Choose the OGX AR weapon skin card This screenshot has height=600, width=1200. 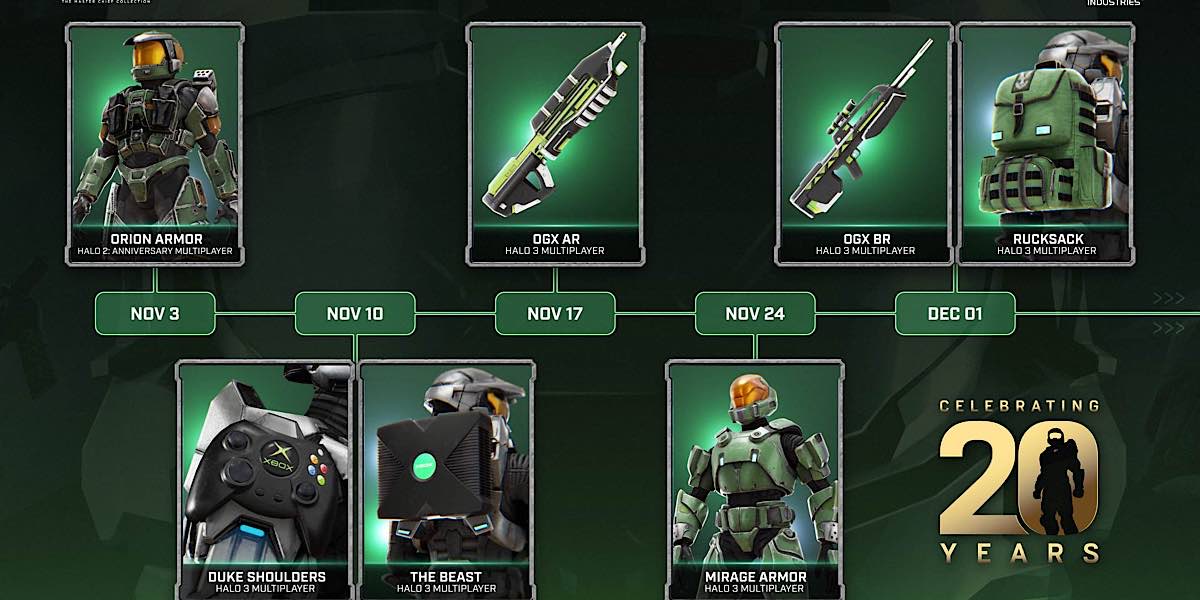(x=554, y=143)
